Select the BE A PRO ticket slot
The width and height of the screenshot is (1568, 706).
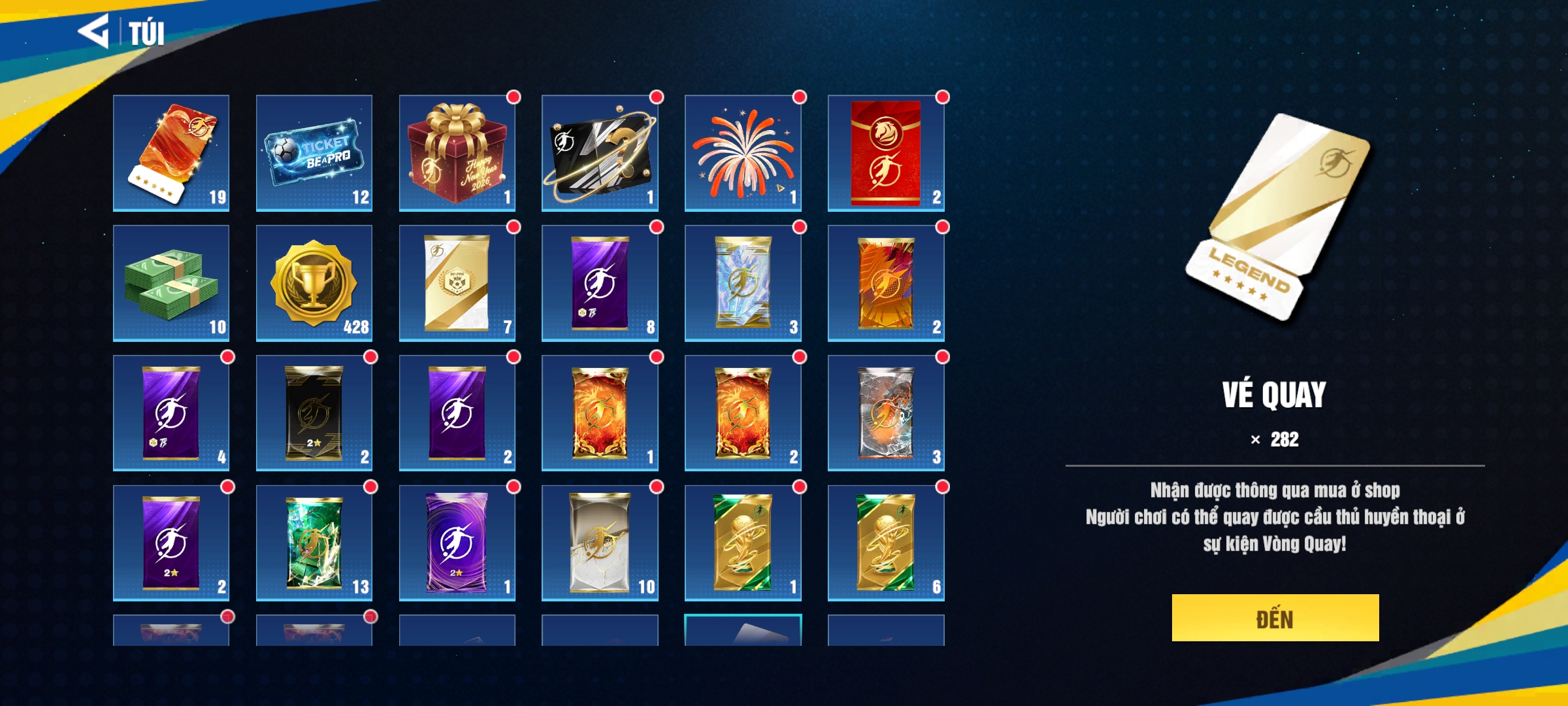point(314,153)
